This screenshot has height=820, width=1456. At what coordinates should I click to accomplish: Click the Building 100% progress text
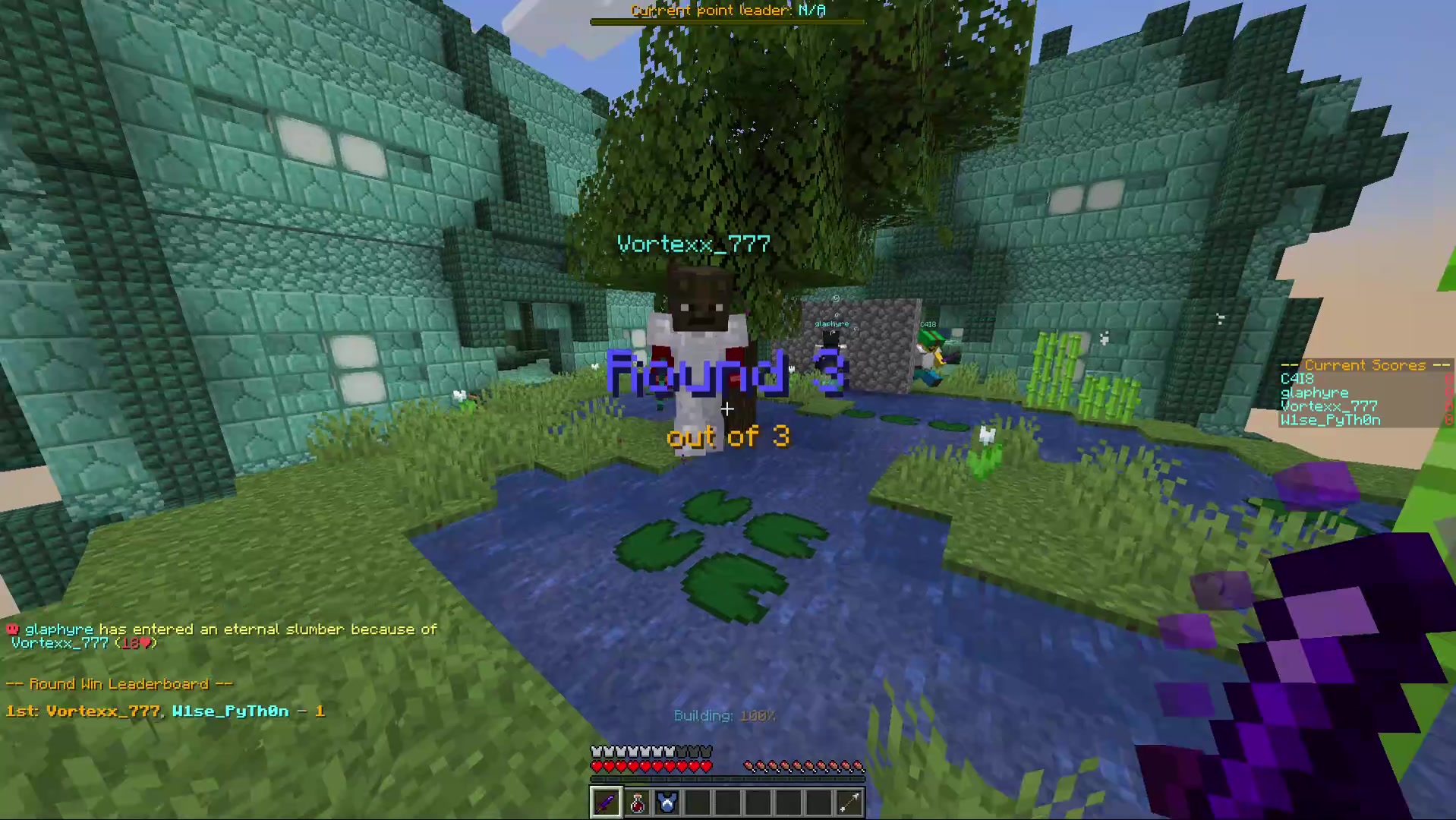[724, 715]
